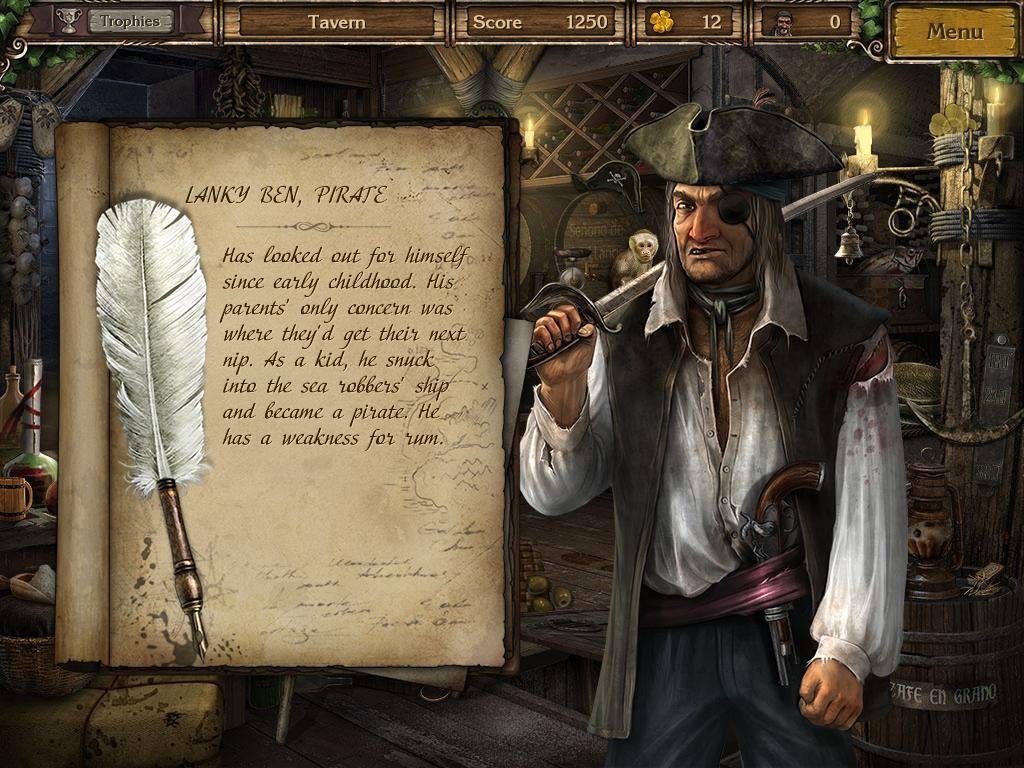This screenshot has height=768, width=1024.
Task: Open the Trophies screen
Action: coord(130,21)
